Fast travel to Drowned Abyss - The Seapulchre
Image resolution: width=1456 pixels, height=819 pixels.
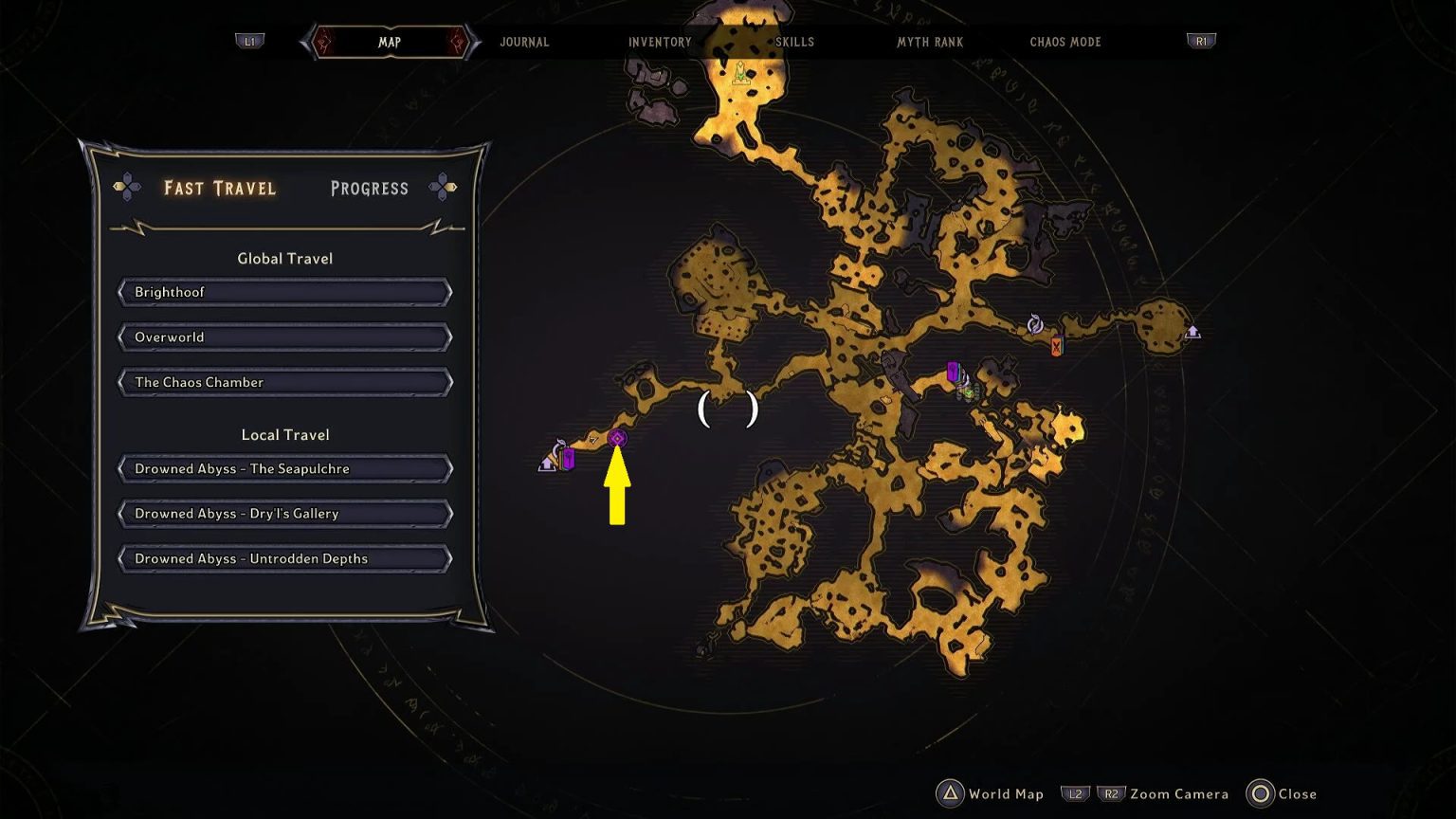(x=284, y=468)
